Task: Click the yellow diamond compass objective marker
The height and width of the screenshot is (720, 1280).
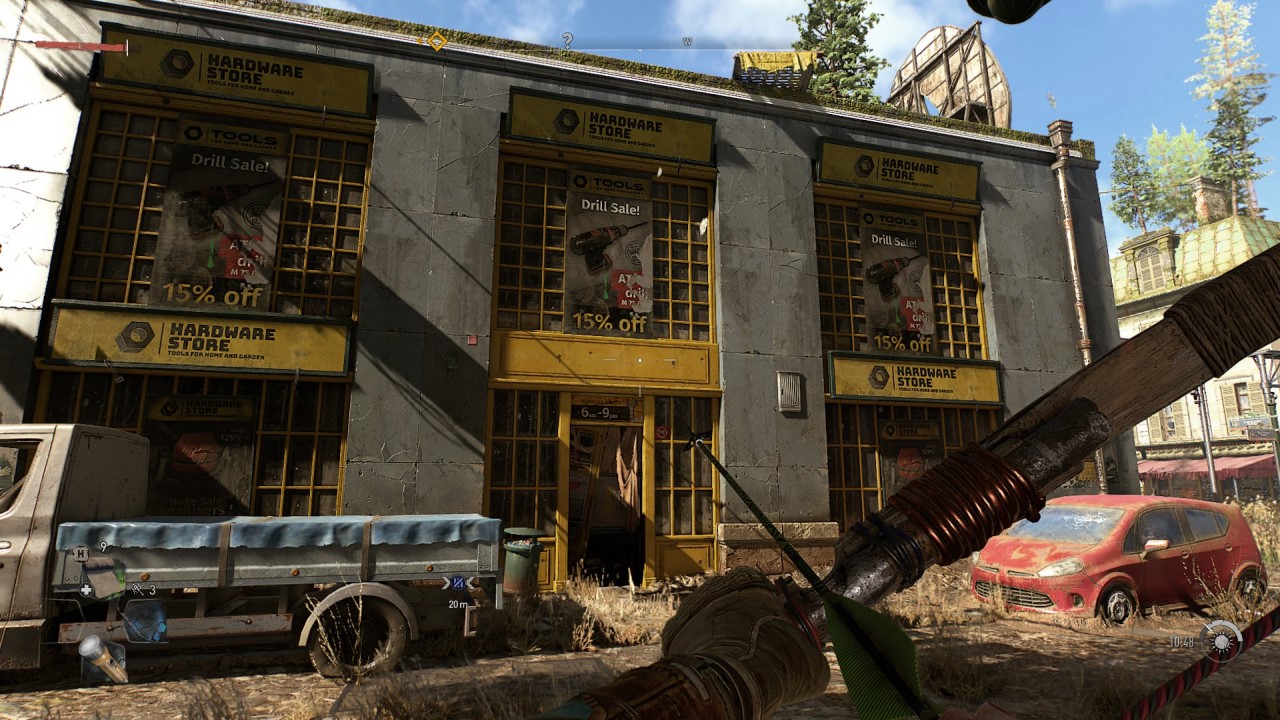Action: click(437, 41)
